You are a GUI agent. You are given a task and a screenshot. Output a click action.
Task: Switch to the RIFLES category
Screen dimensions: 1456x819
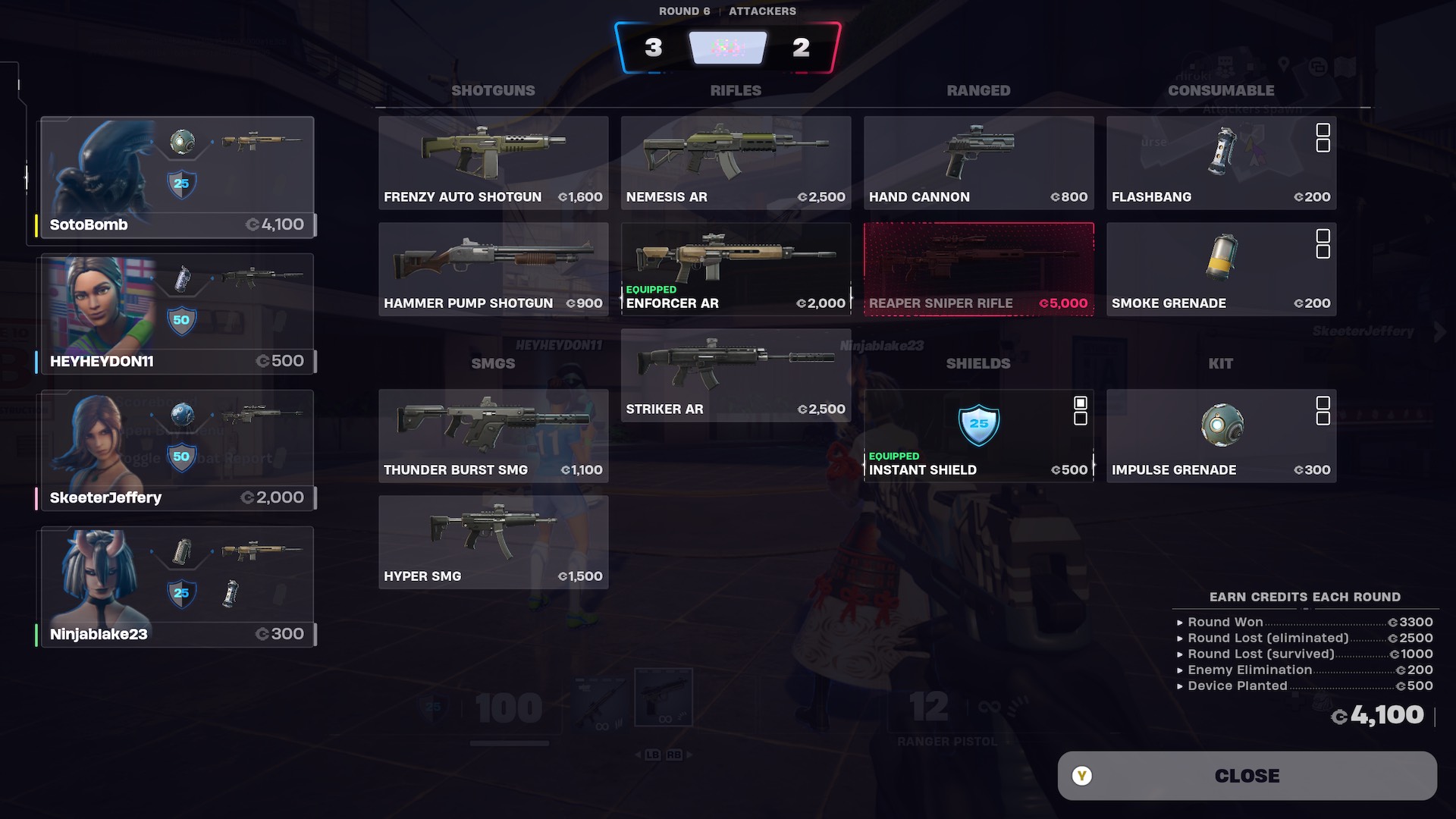(x=735, y=89)
